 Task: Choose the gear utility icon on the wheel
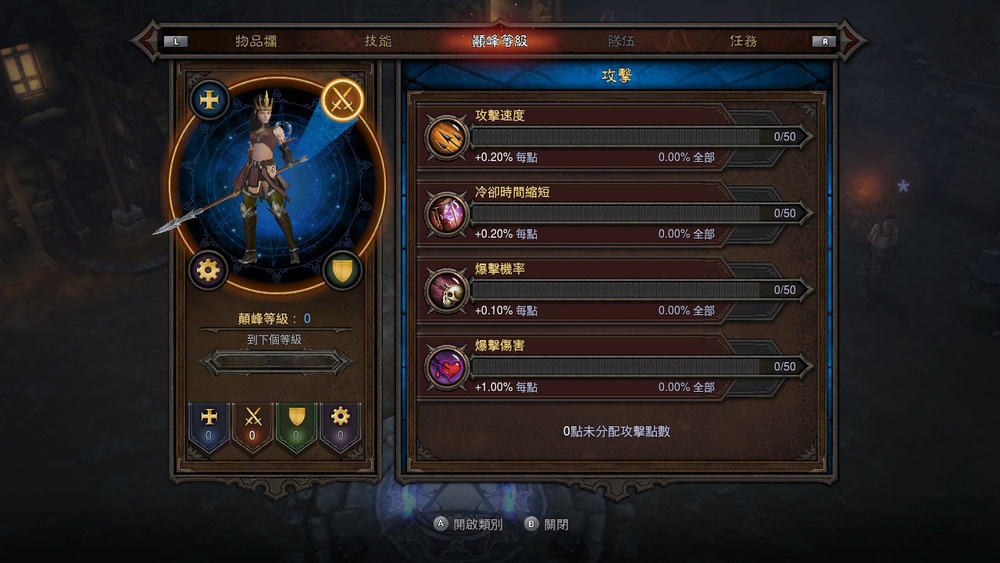(210, 270)
